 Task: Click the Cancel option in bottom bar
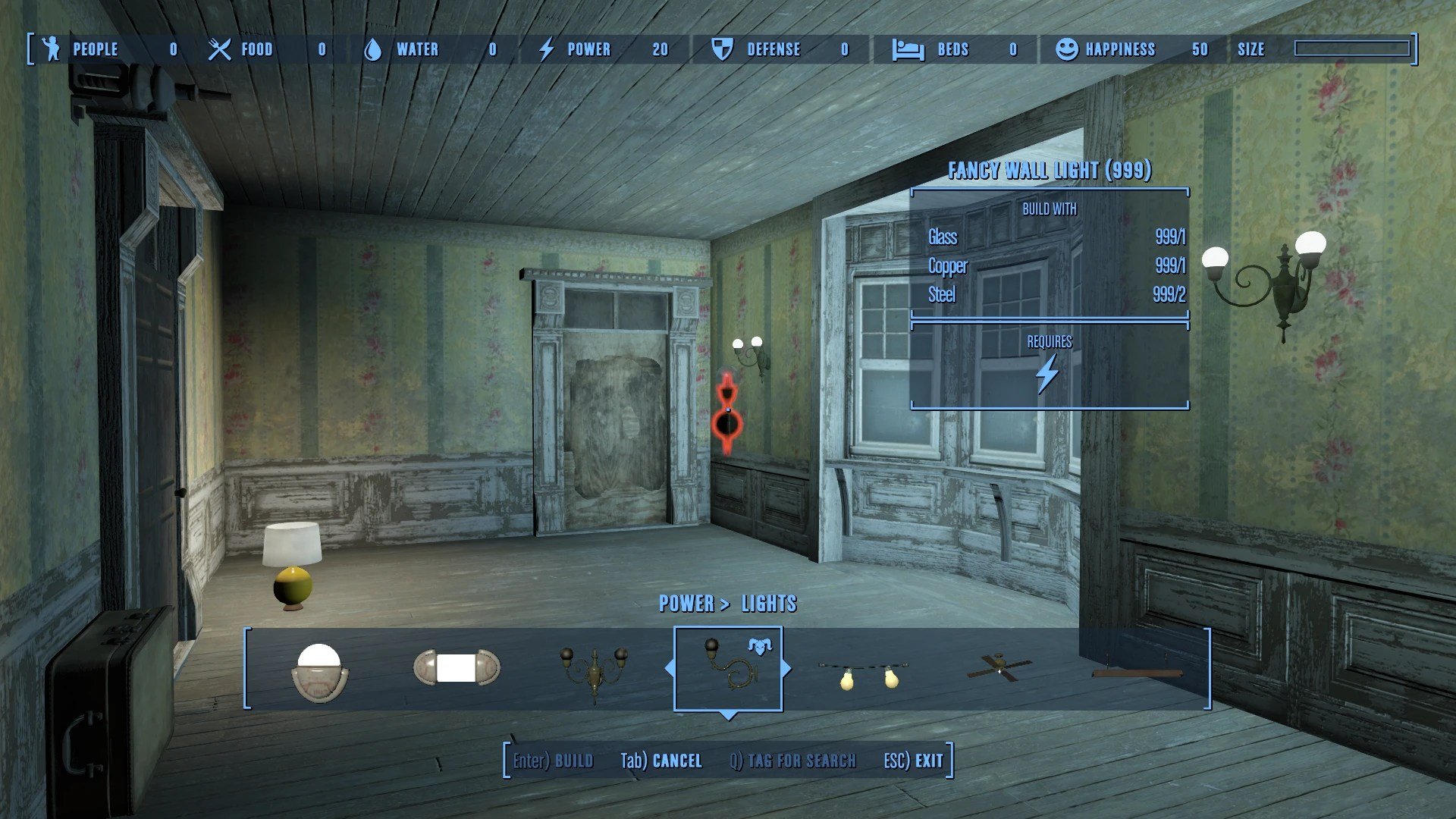click(x=661, y=761)
